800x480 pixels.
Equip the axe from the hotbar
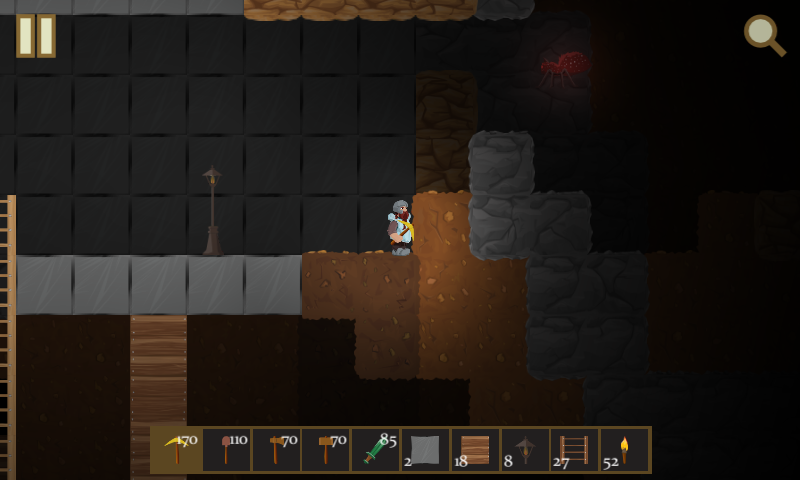(276, 450)
